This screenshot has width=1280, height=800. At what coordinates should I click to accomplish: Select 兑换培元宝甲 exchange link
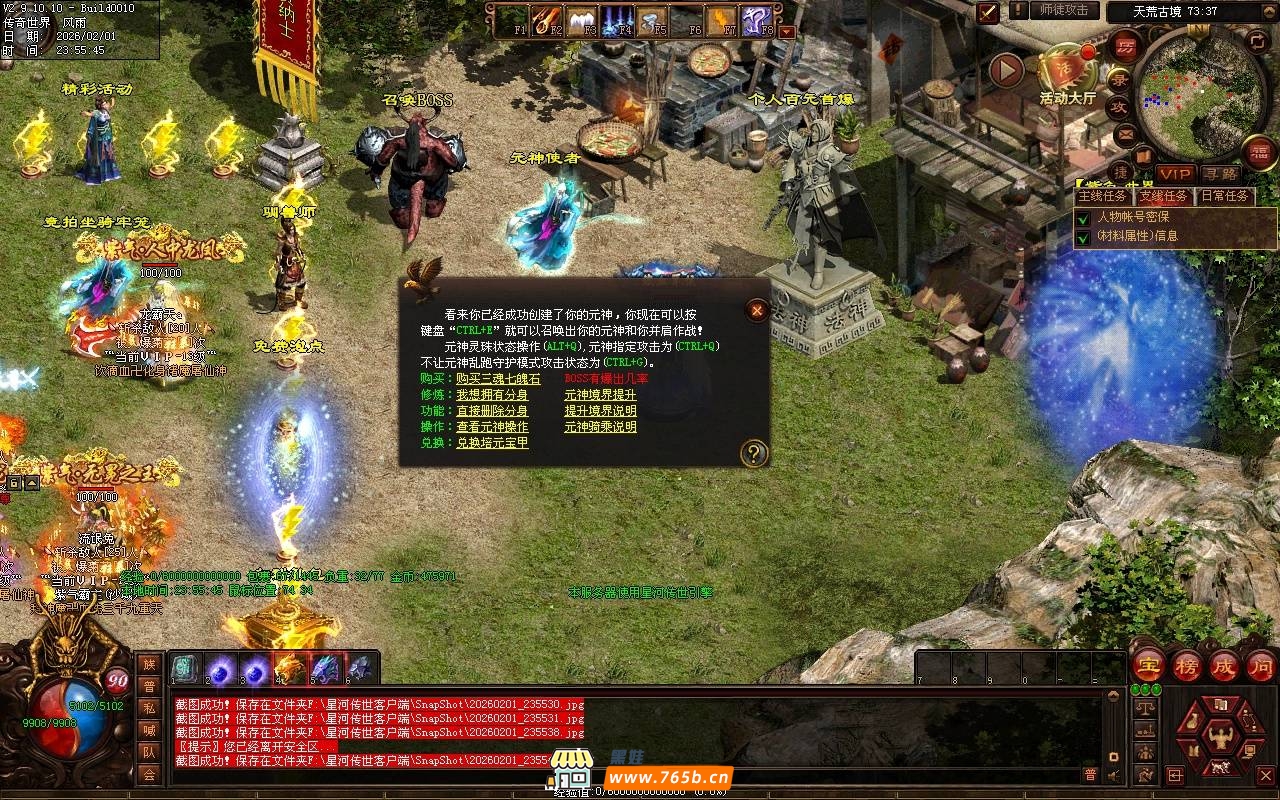click(x=492, y=443)
